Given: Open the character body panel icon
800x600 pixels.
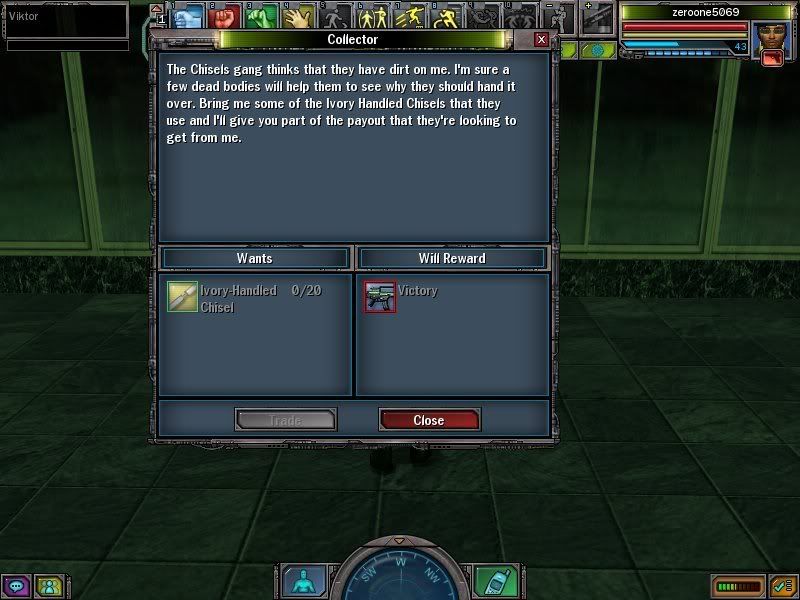Looking at the screenshot, I should (300, 581).
